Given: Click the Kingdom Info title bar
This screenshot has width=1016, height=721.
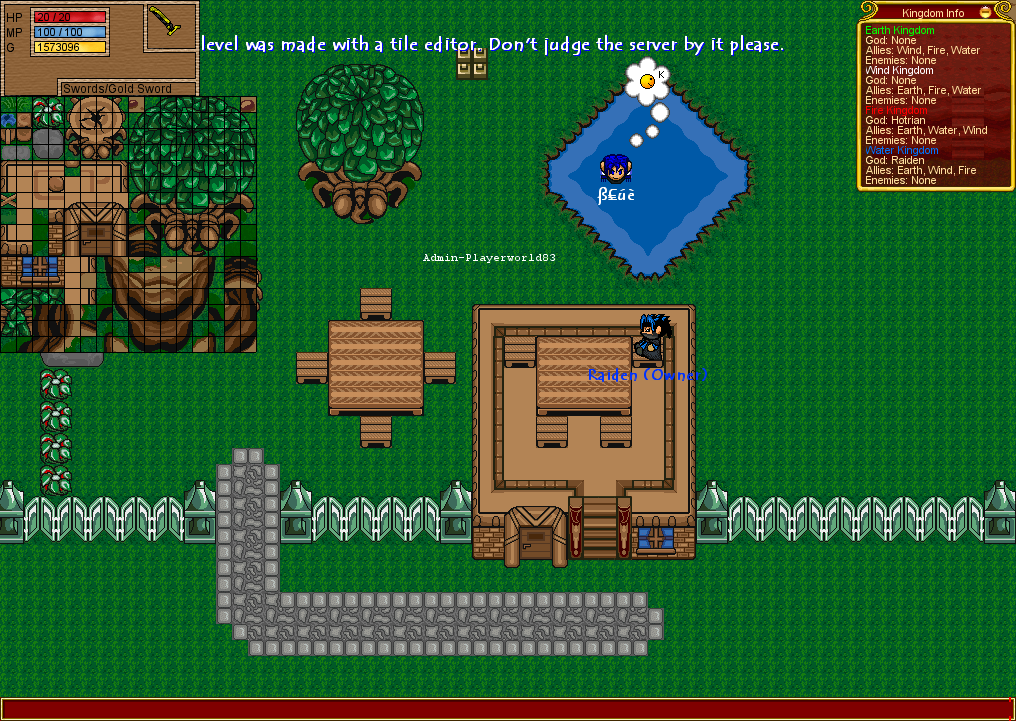Looking at the screenshot, I should [x=930, y=13].
